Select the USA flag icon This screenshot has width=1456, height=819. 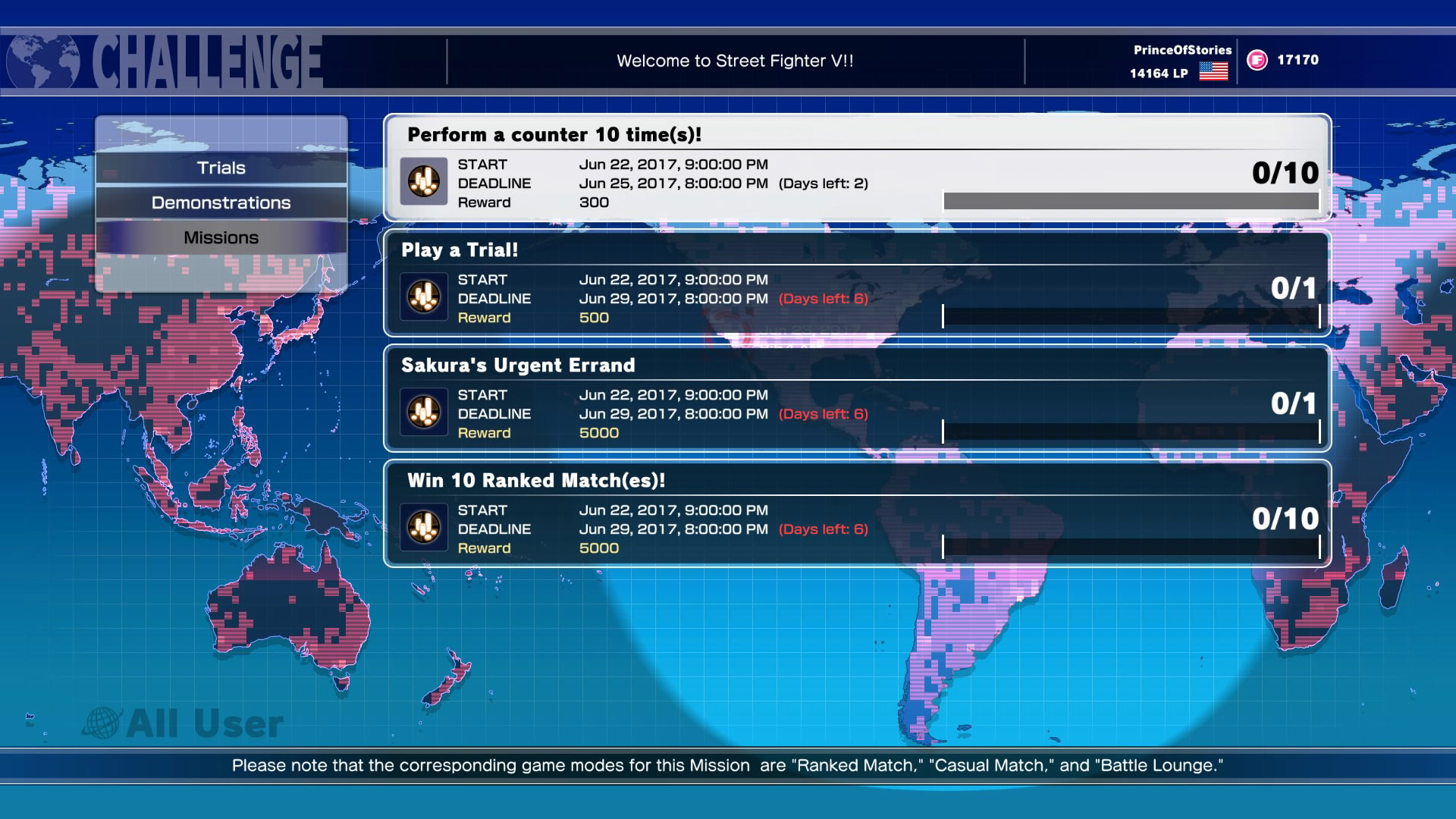coord(1214,73)
